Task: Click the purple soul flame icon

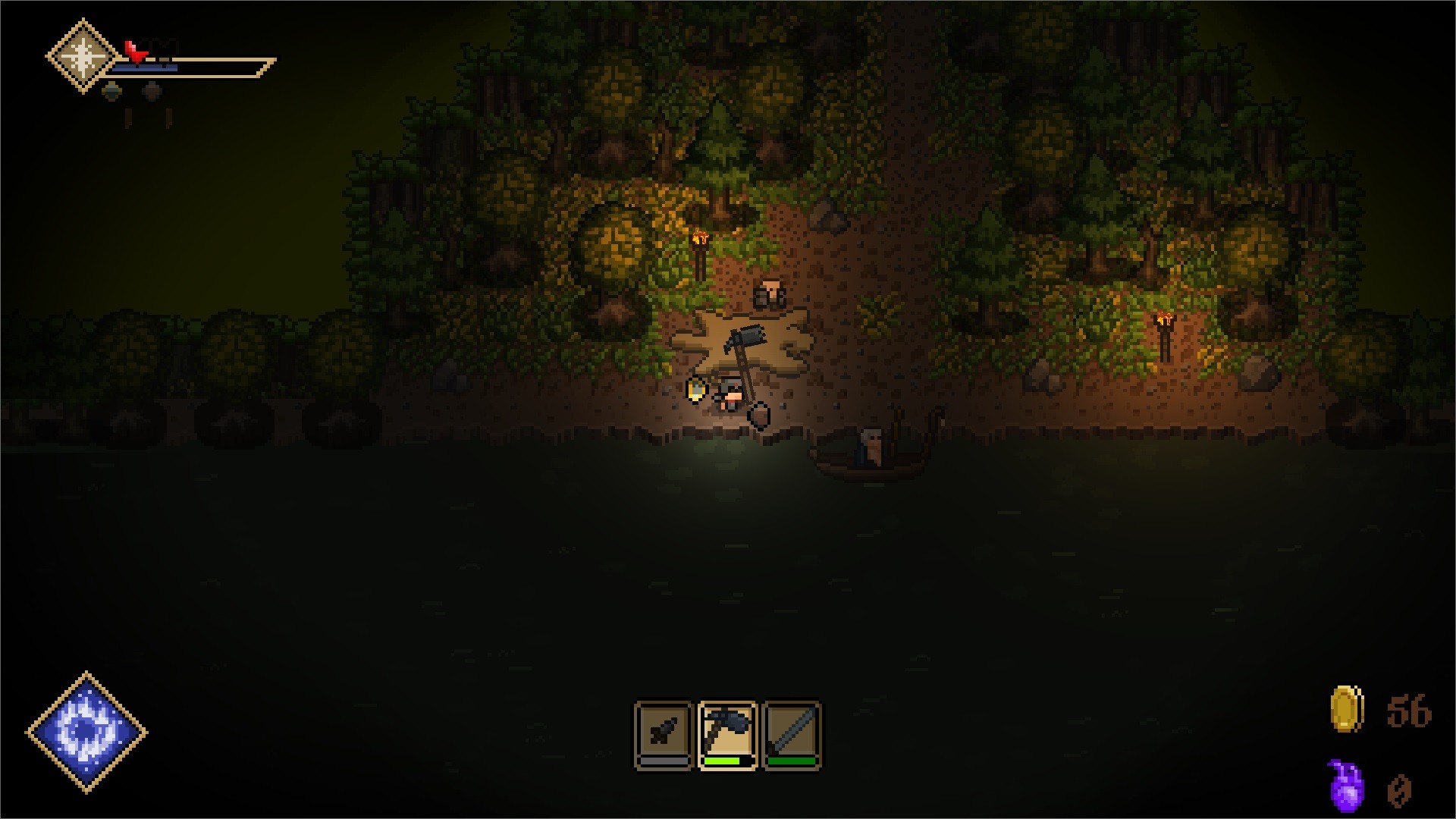Action: coord(1346,786)
